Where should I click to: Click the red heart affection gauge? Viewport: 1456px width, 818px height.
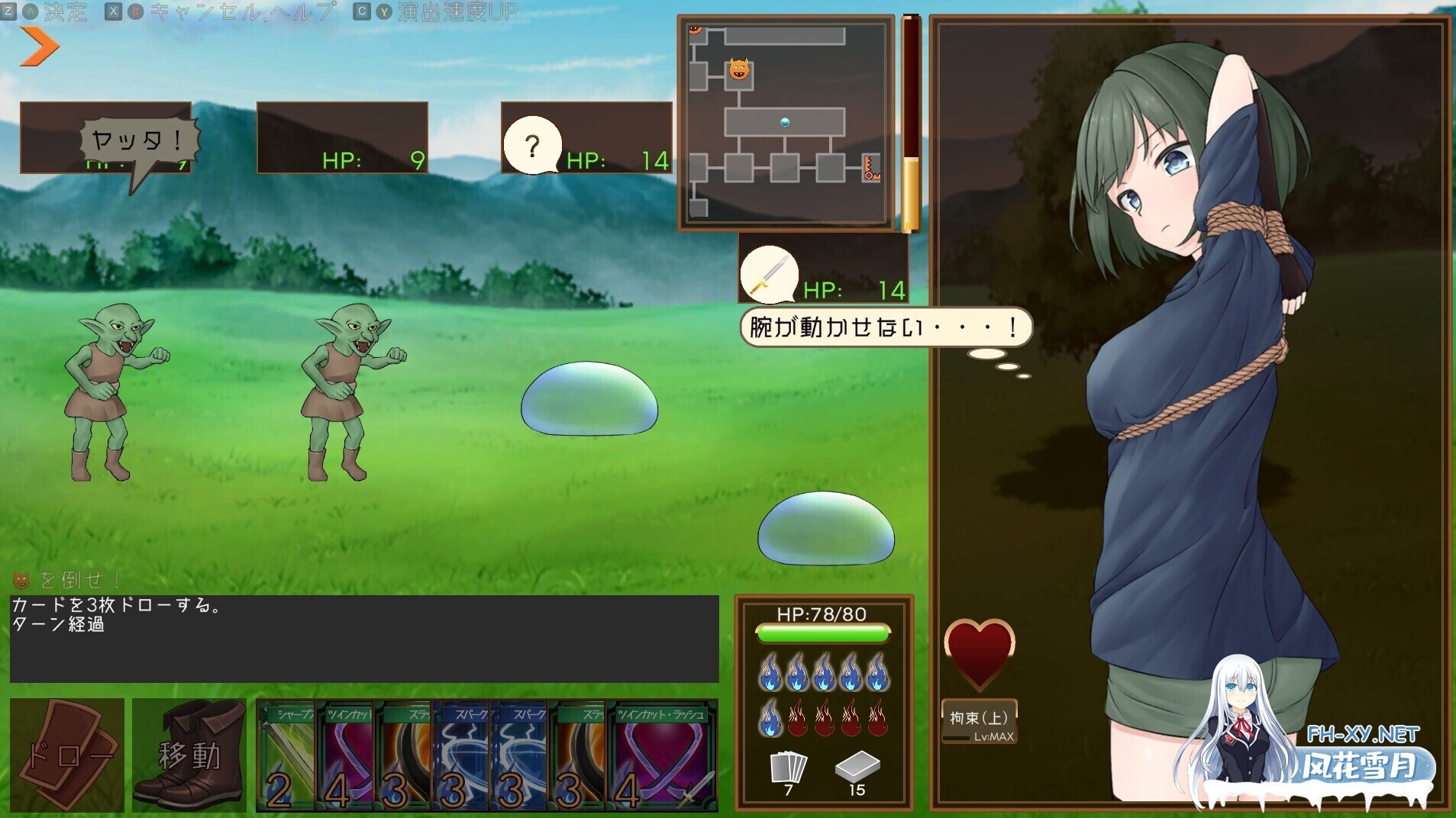(x=981, y=652)
